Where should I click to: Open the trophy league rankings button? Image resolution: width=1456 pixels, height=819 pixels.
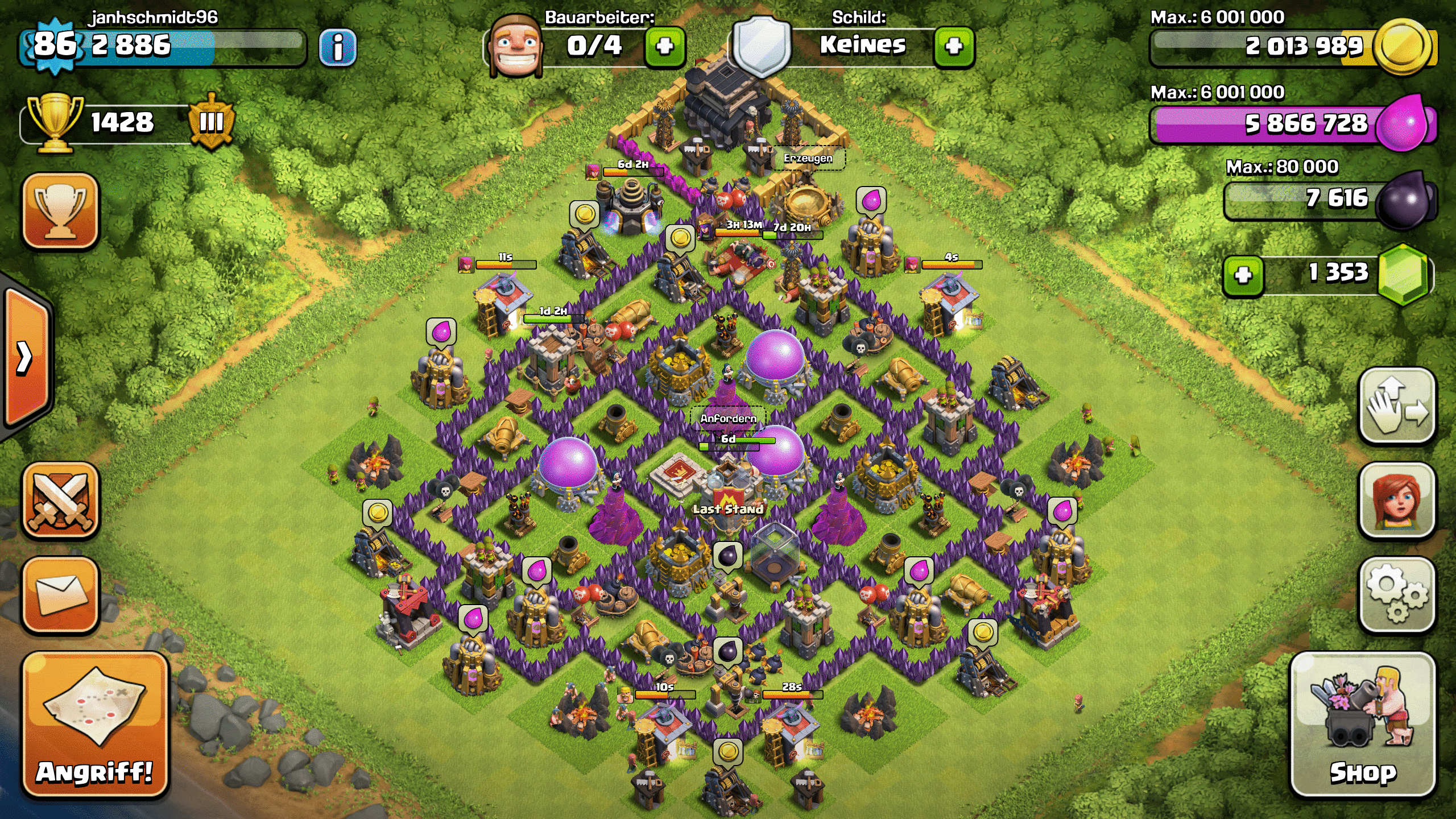[61, 211]
